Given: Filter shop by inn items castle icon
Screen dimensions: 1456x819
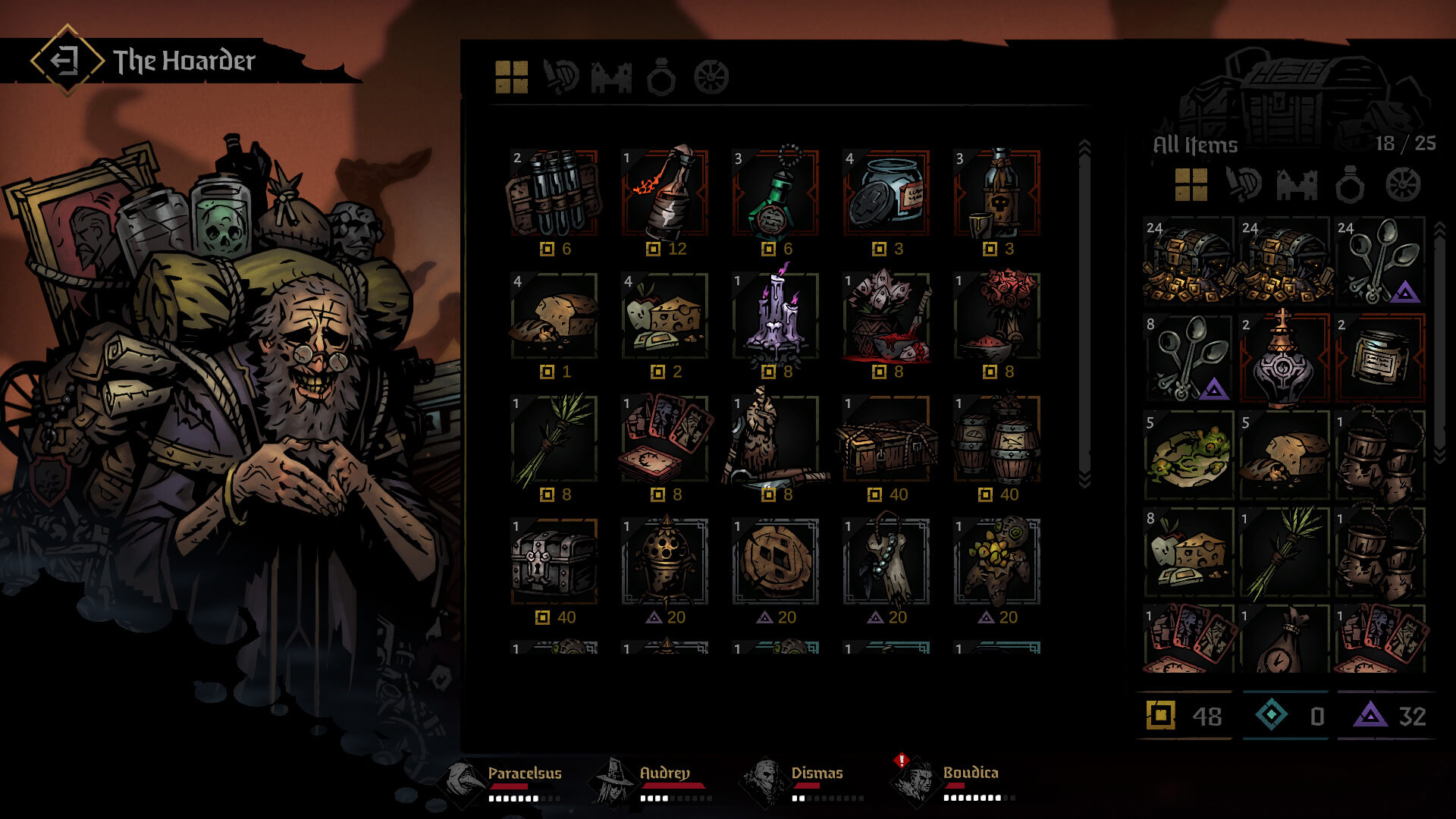Looking at the screenshot, I should coord(611,77).
